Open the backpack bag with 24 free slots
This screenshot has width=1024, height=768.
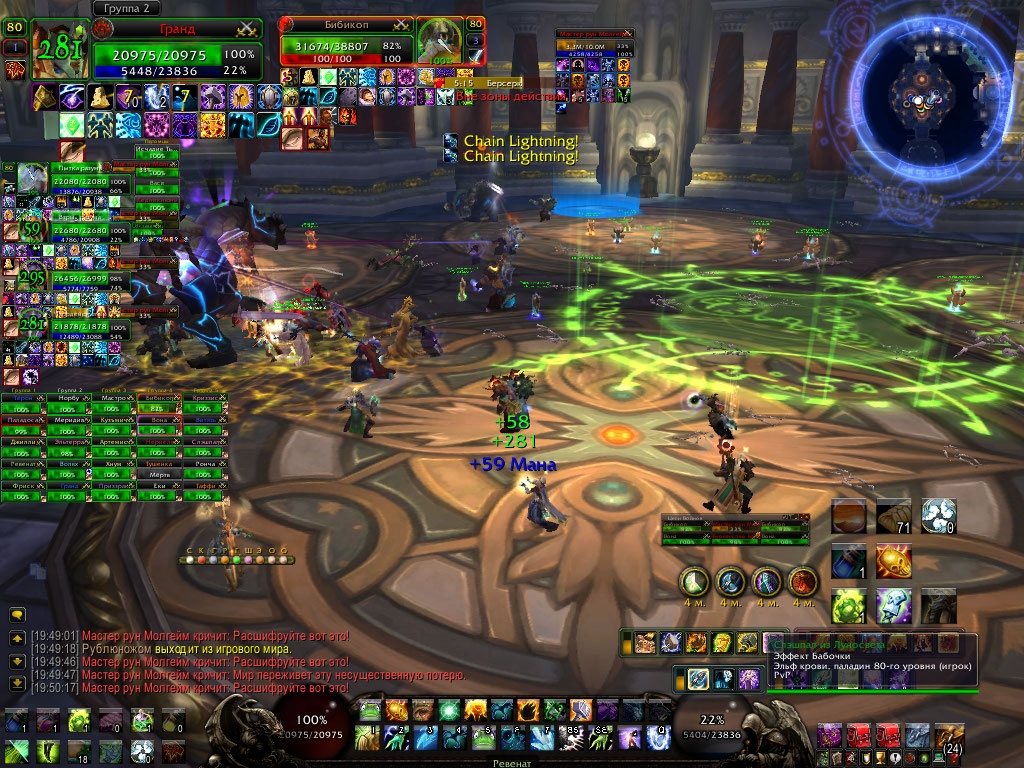pyautogui.click(x=949, y=738)
